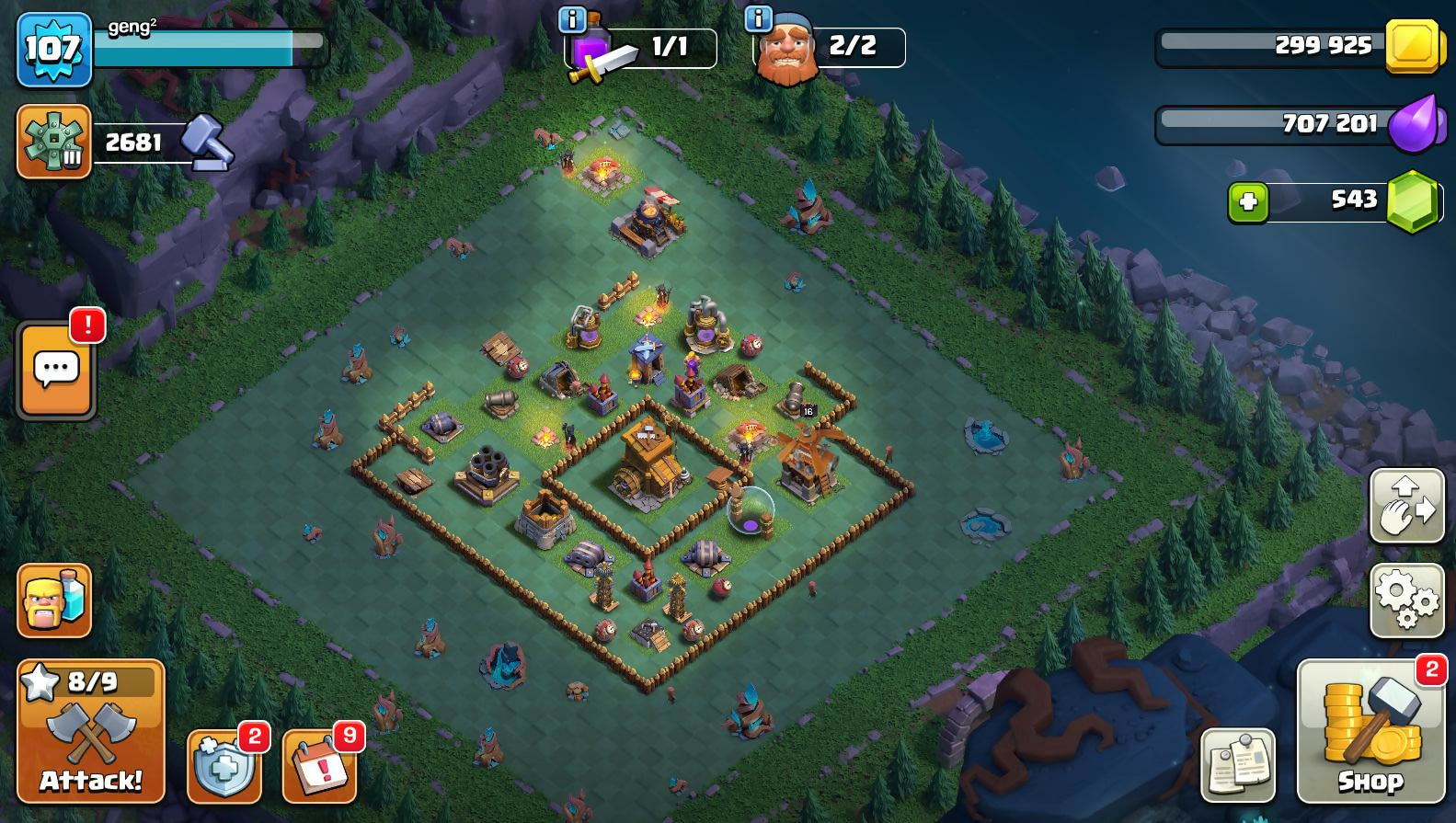Add gems with the green plus button
Image resolution: width=1456 pixels, height=823 pixels.
click(1248, 201)
